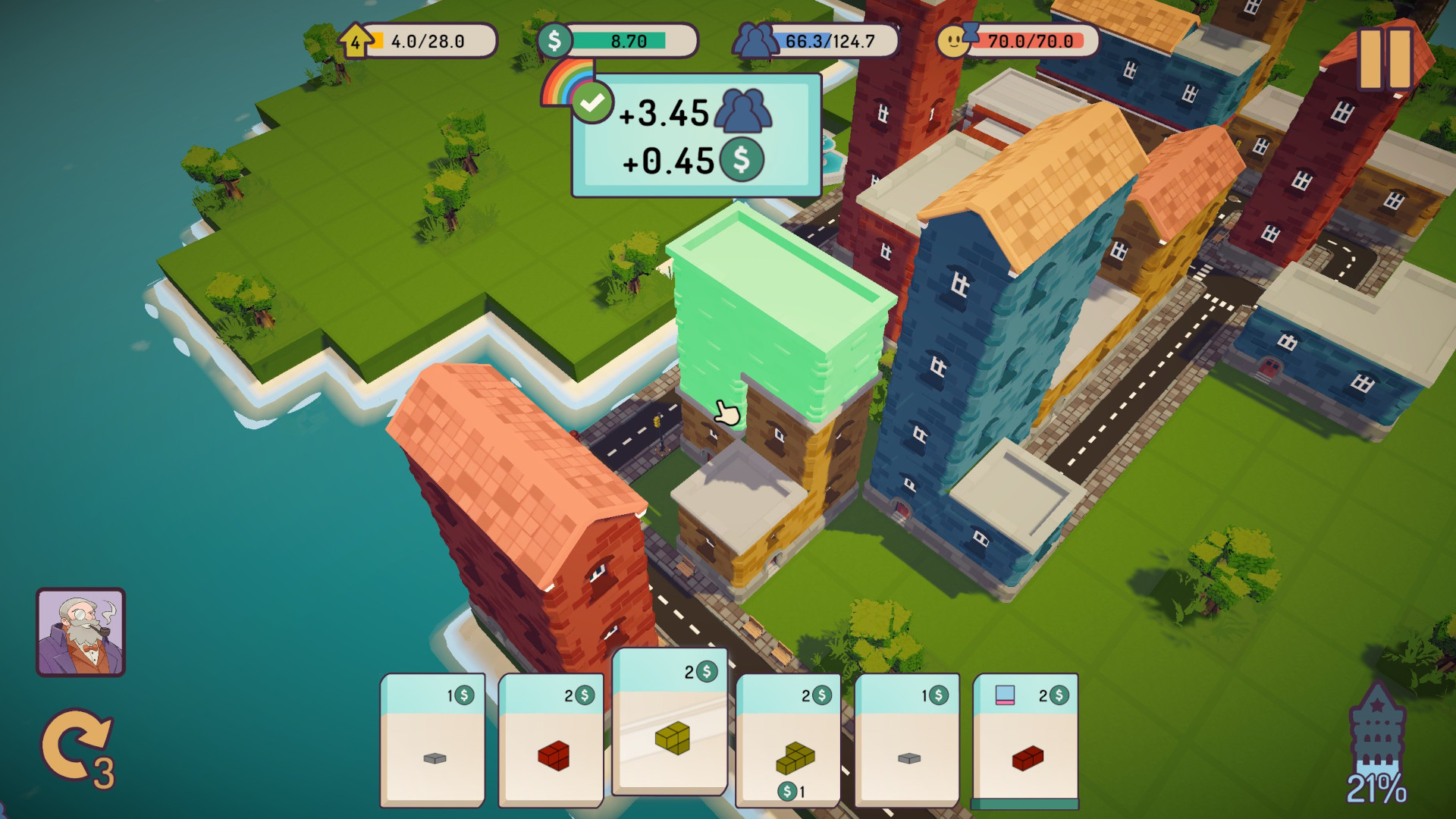Pick the yellow stepped block card with $1 bonus
1456x819 pixels.
click(x=789, y=740)
